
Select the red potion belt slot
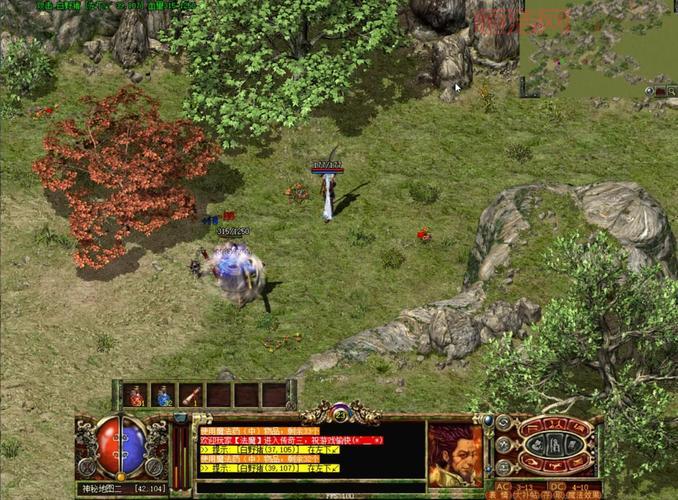click(x=135, y=395)
